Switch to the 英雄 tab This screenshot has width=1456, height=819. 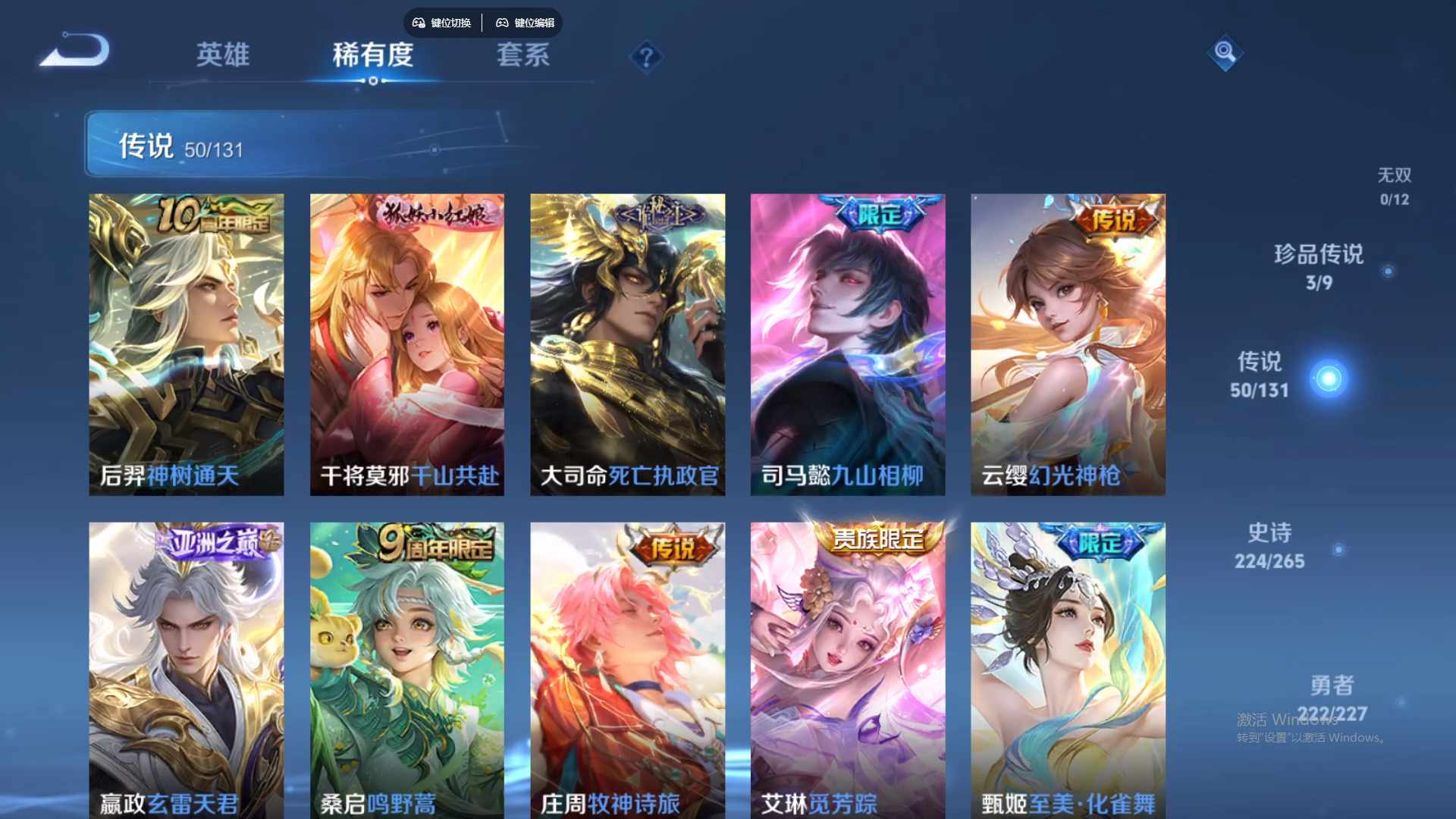(223, 55)
